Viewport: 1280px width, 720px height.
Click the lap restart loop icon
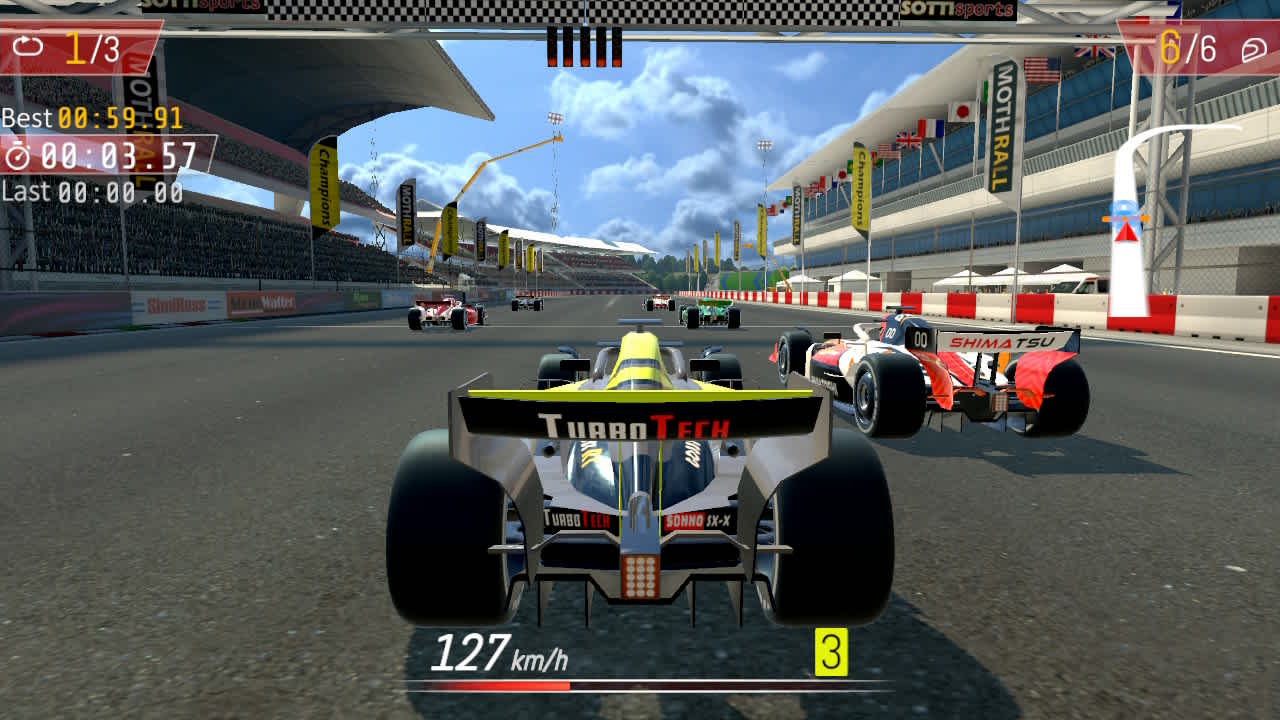(x=29, y=44)
